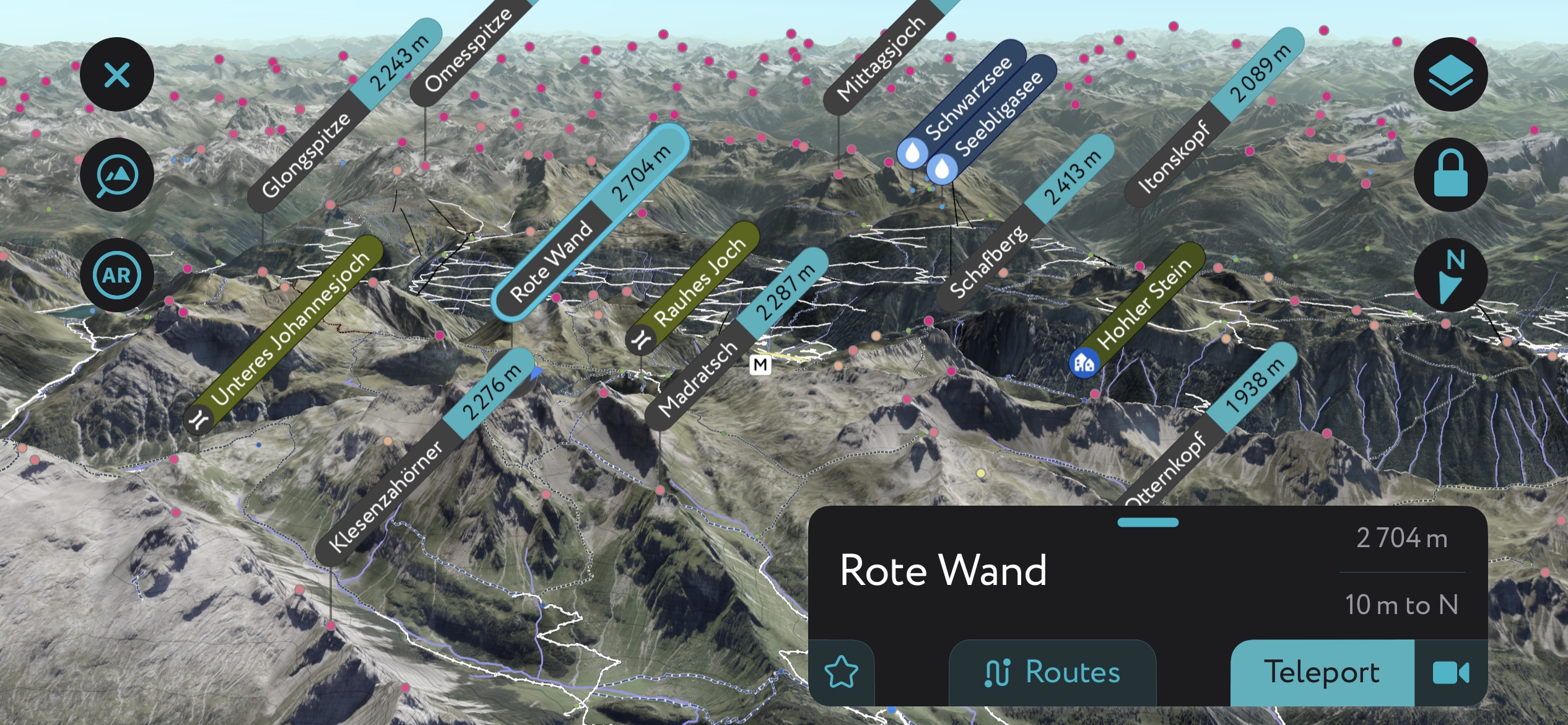
Task: Open the mountain search icon
Action: pyautogui.click(x=116, y=175)
